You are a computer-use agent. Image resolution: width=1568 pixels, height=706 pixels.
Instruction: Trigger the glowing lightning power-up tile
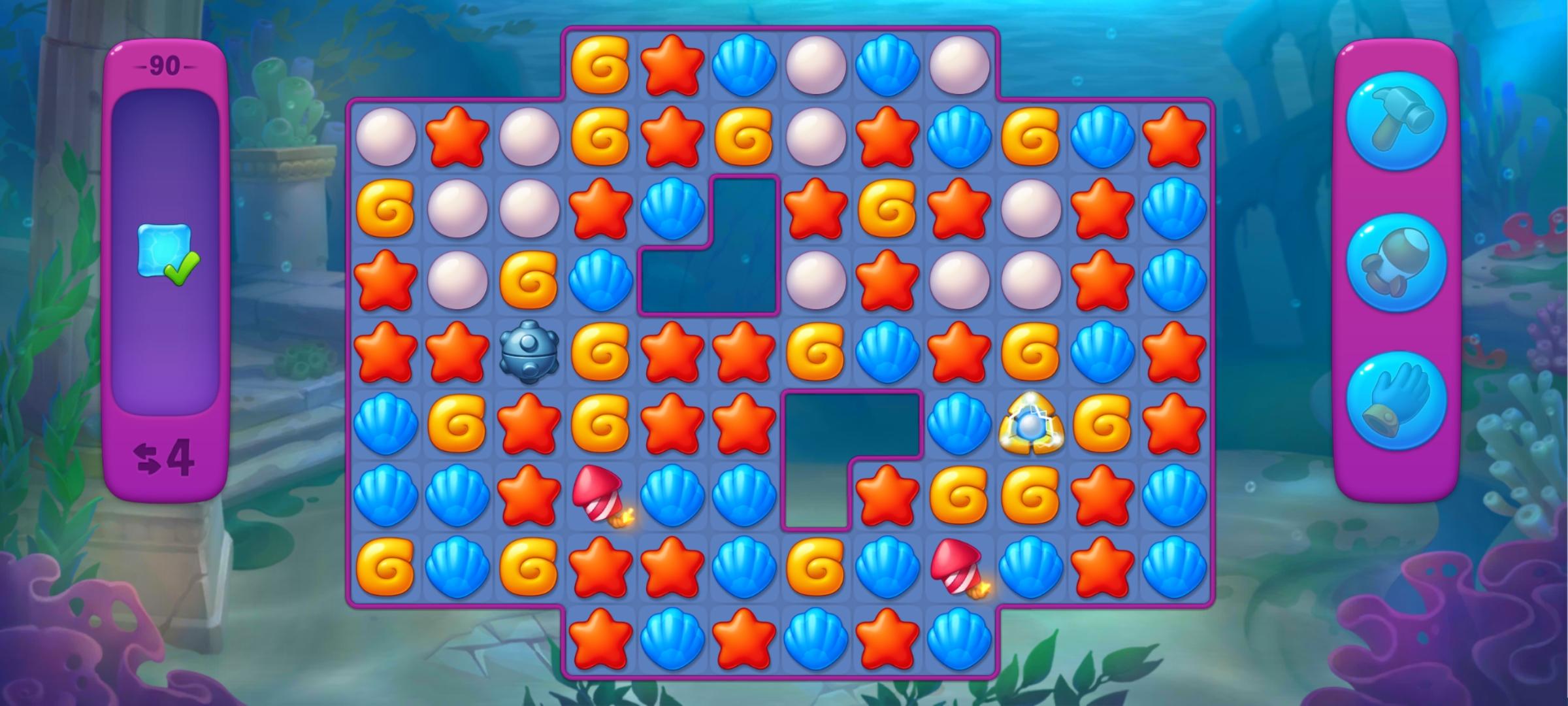click(1030, 425)
